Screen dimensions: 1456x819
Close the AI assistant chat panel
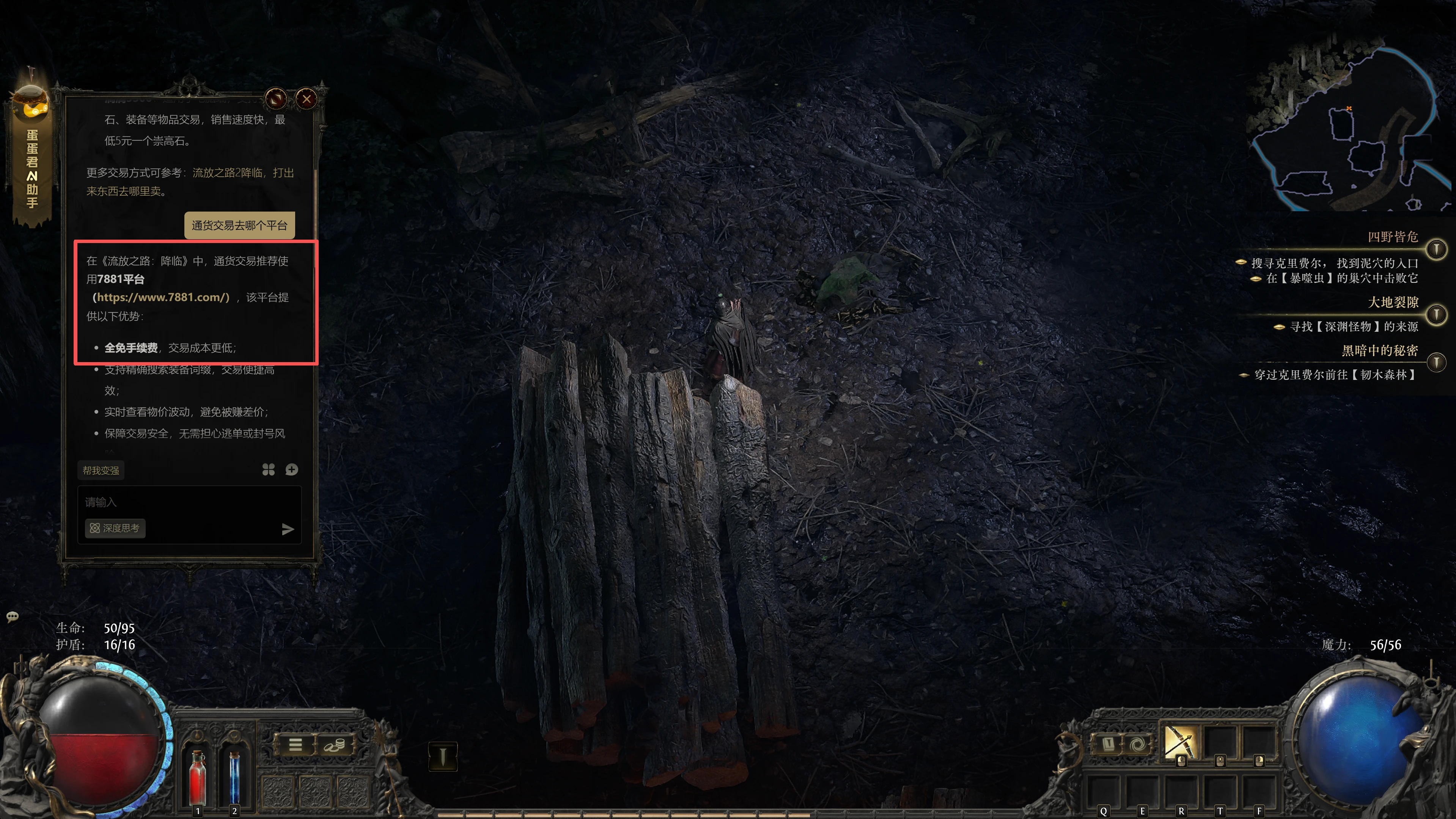click(307, 99)
